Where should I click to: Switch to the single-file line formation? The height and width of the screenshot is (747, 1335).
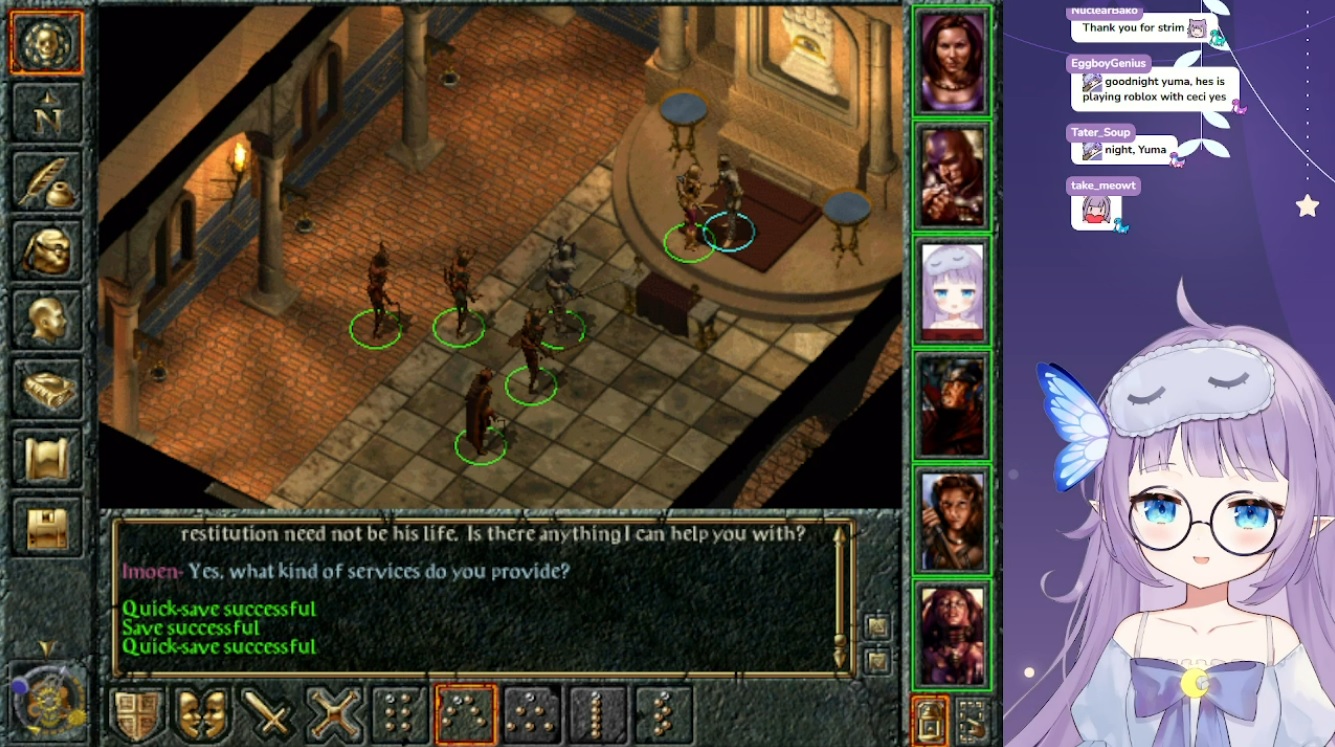(598, 715)
